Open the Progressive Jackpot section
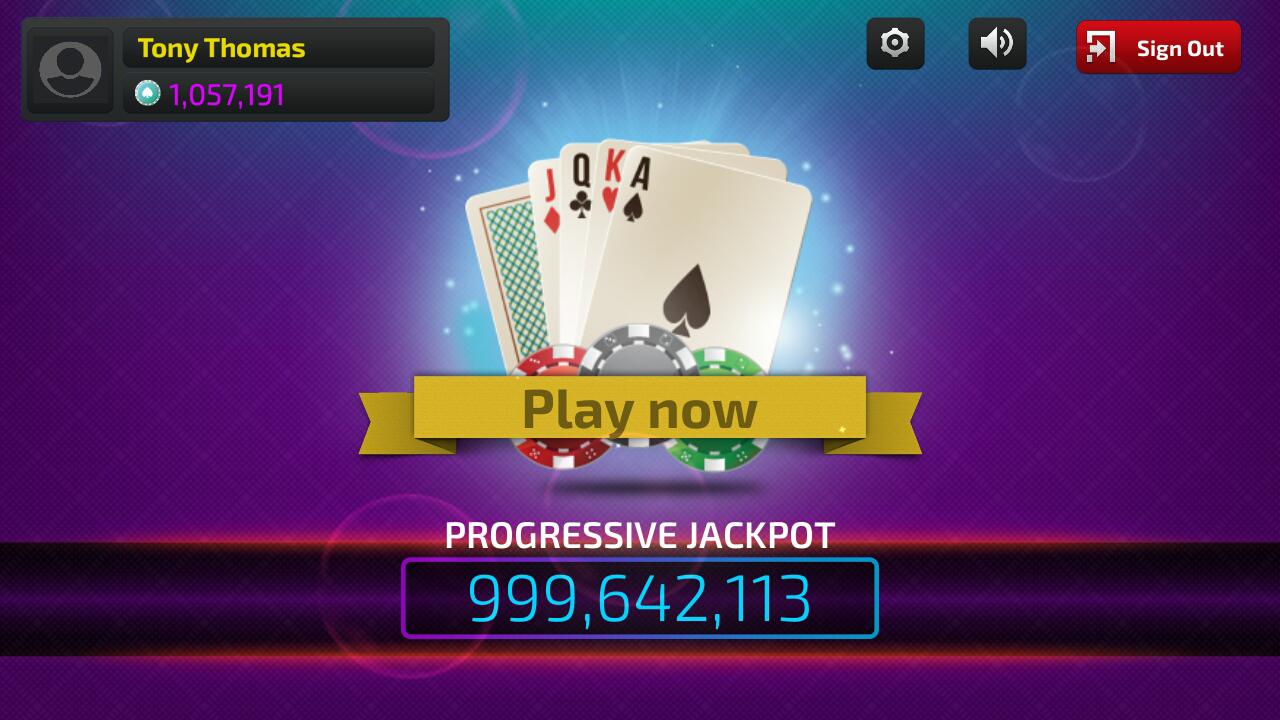Image resolution: width=1280 pixels, height=720 pixels. click(x=640, y=536)
